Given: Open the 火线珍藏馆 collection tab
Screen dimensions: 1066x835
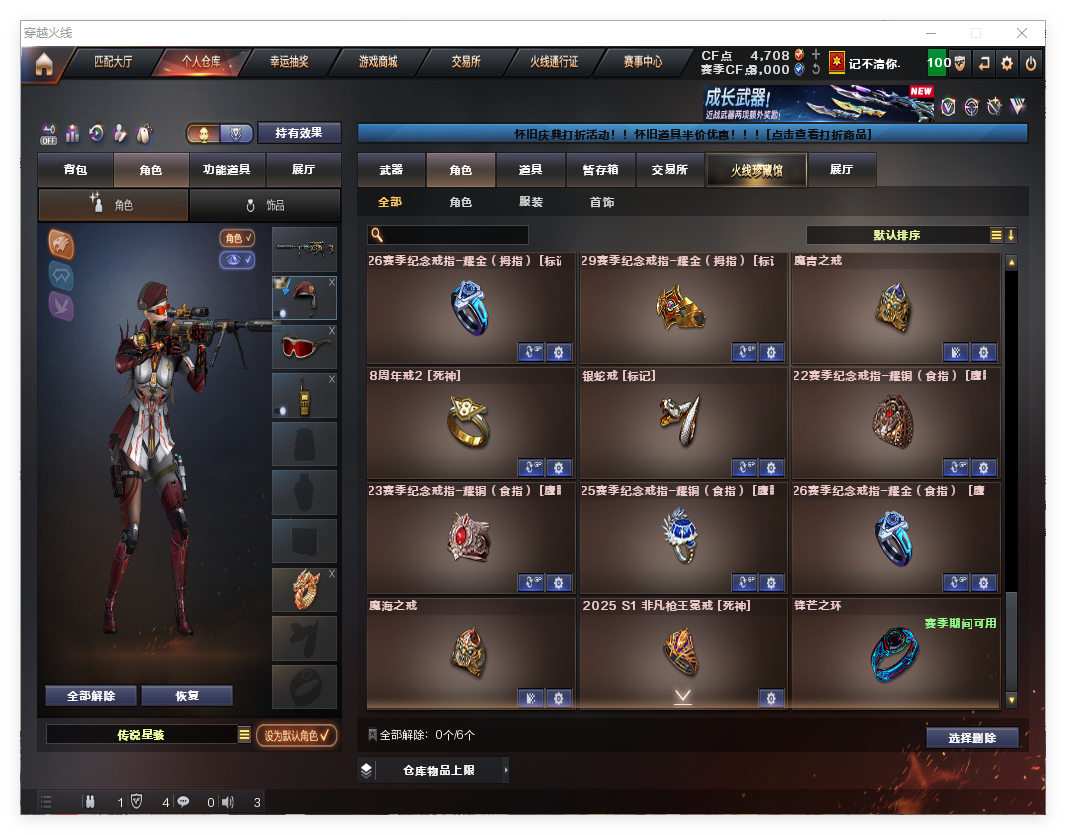Looking at the screenshot, I should click(x=756, y=170).
